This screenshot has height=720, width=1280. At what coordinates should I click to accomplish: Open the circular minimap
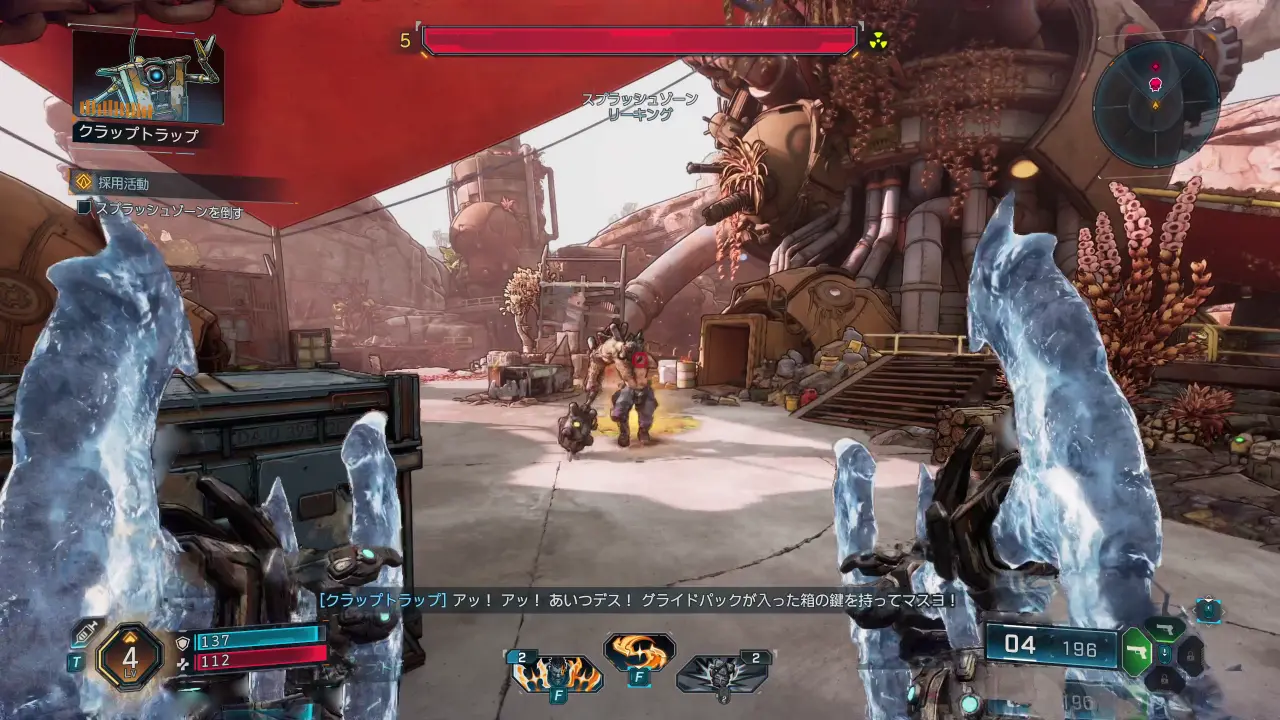tap(1155, 103)
